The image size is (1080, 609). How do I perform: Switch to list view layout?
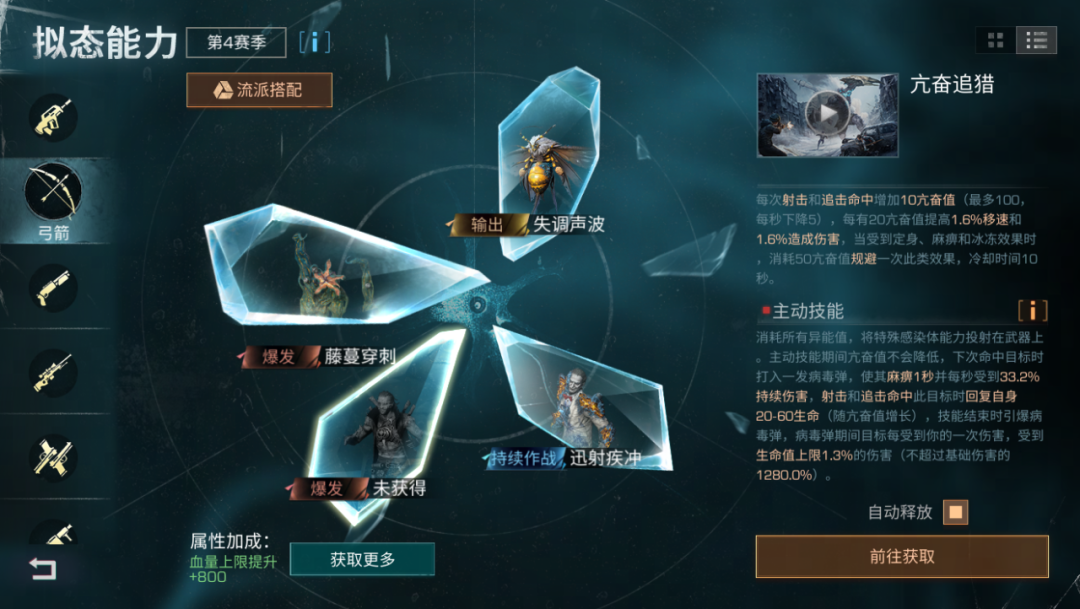[1036, 40]
